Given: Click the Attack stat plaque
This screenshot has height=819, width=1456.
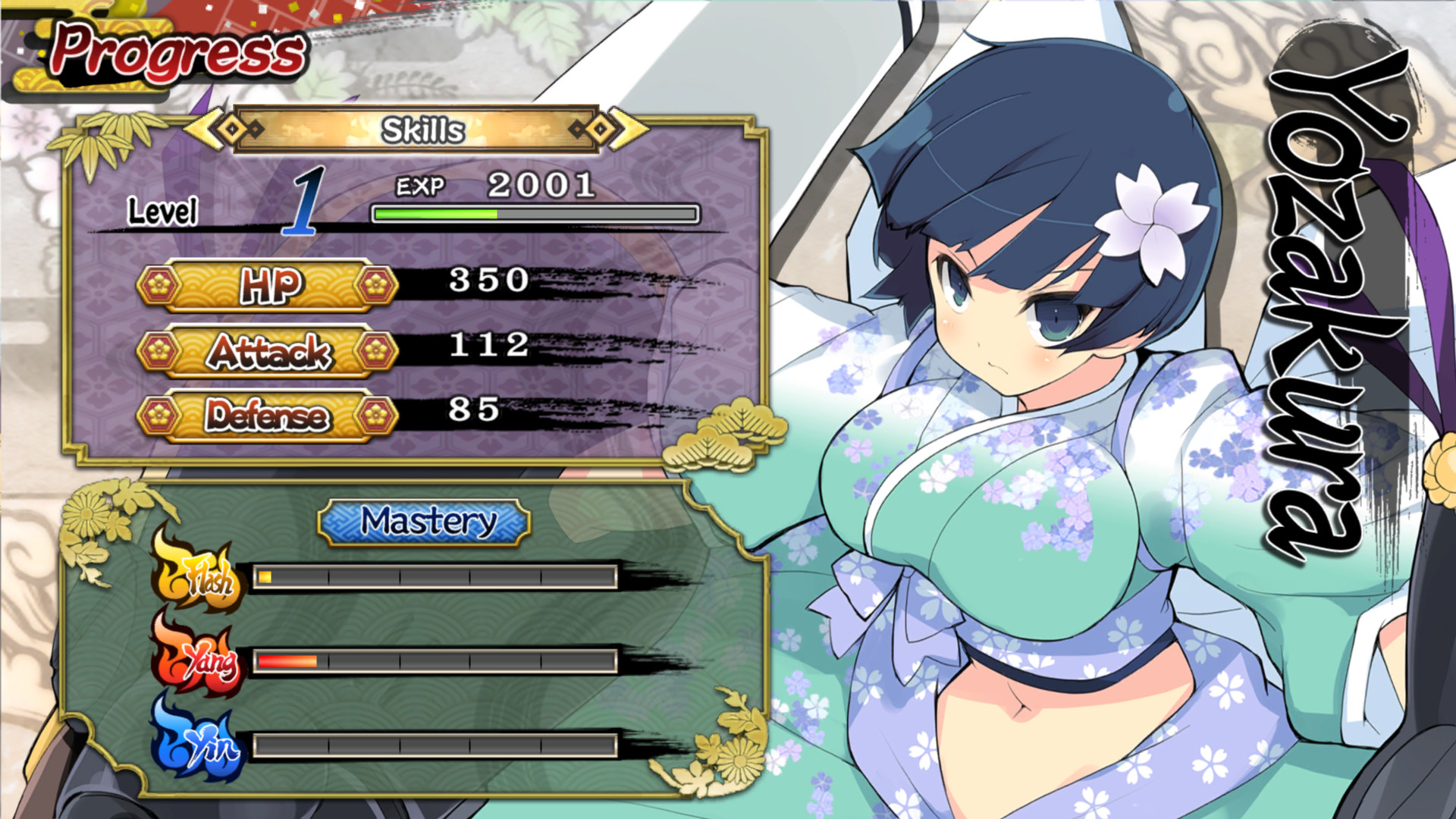Looking at the screenshot, I should pos(269,350).
